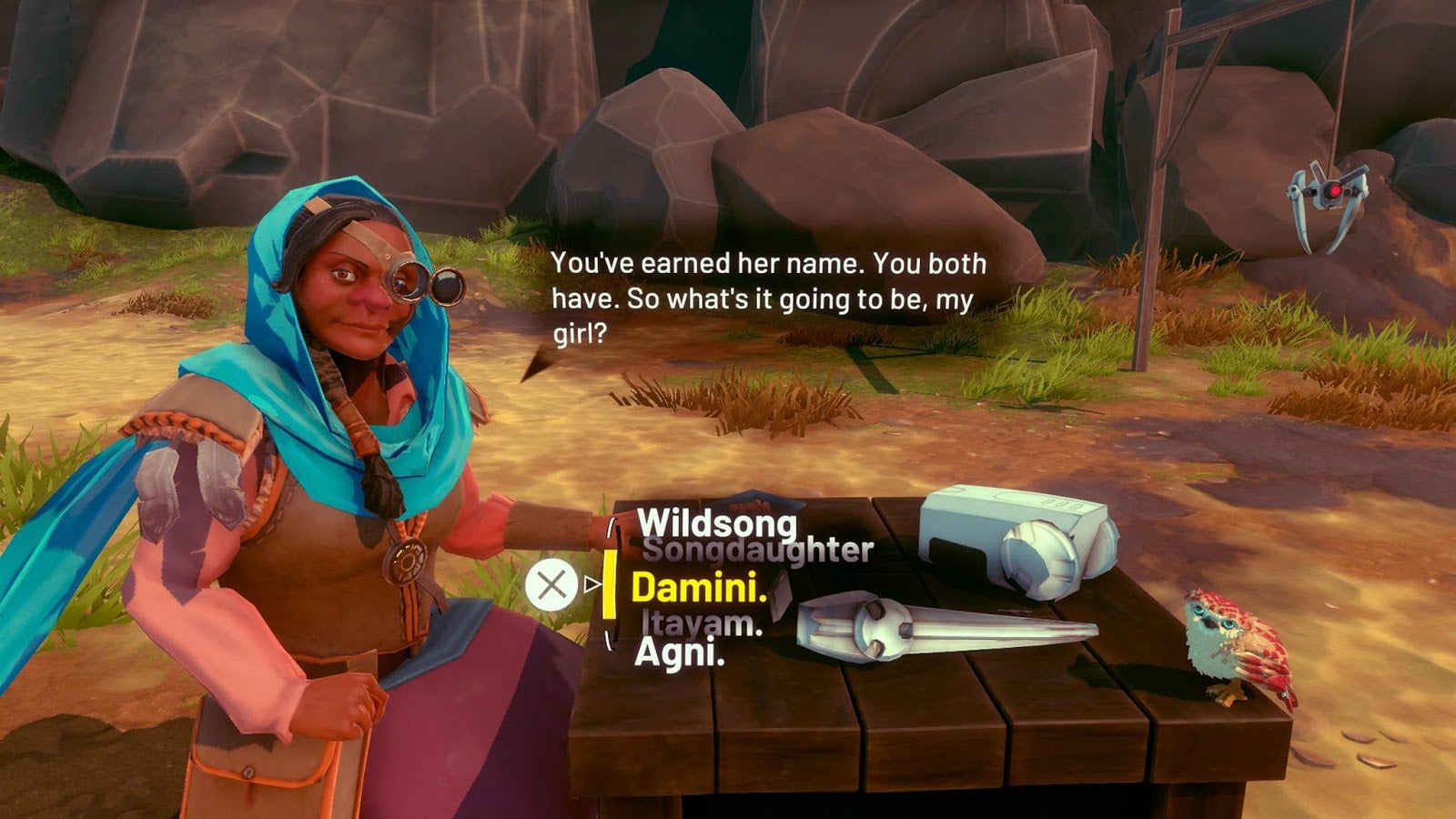Answer with the name Agni
The height and width of the screenshot is (819, 1456).
tap(679, 652)
